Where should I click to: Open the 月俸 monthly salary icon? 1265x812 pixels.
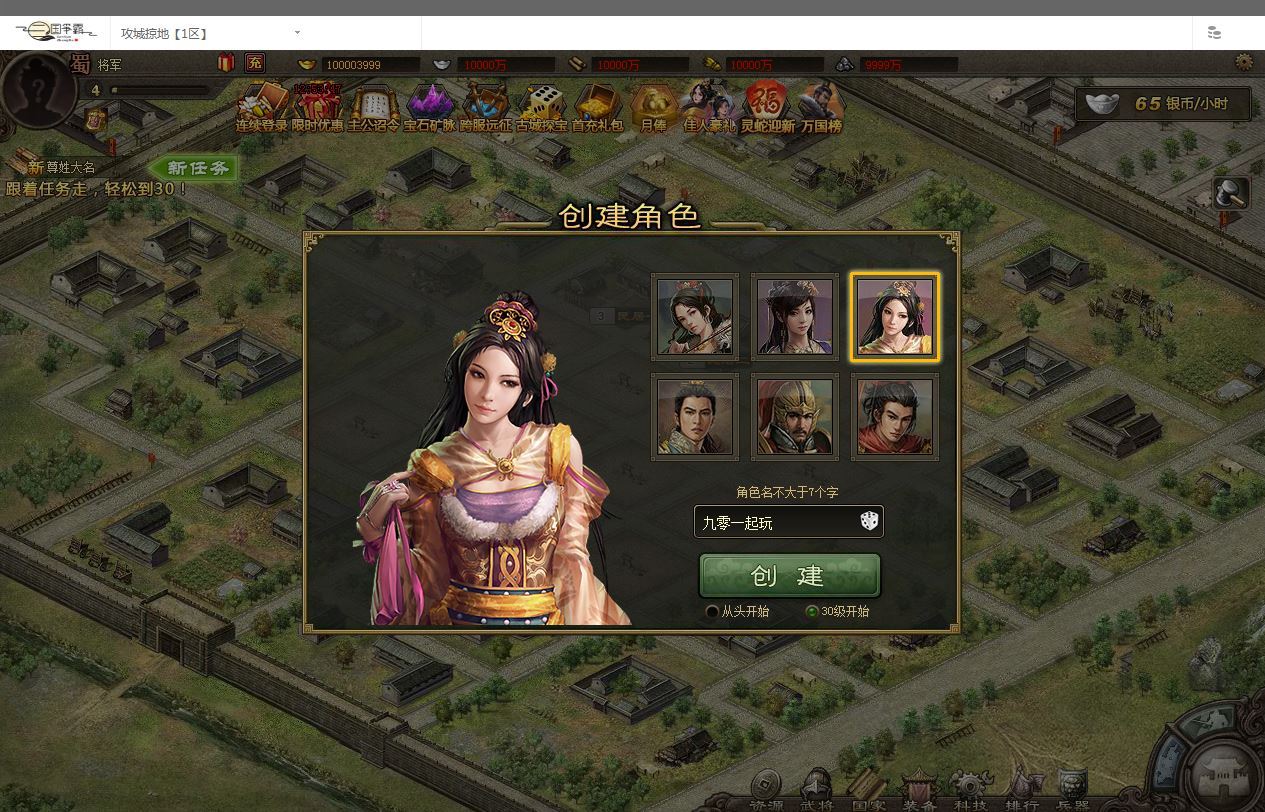pos(653,109)
